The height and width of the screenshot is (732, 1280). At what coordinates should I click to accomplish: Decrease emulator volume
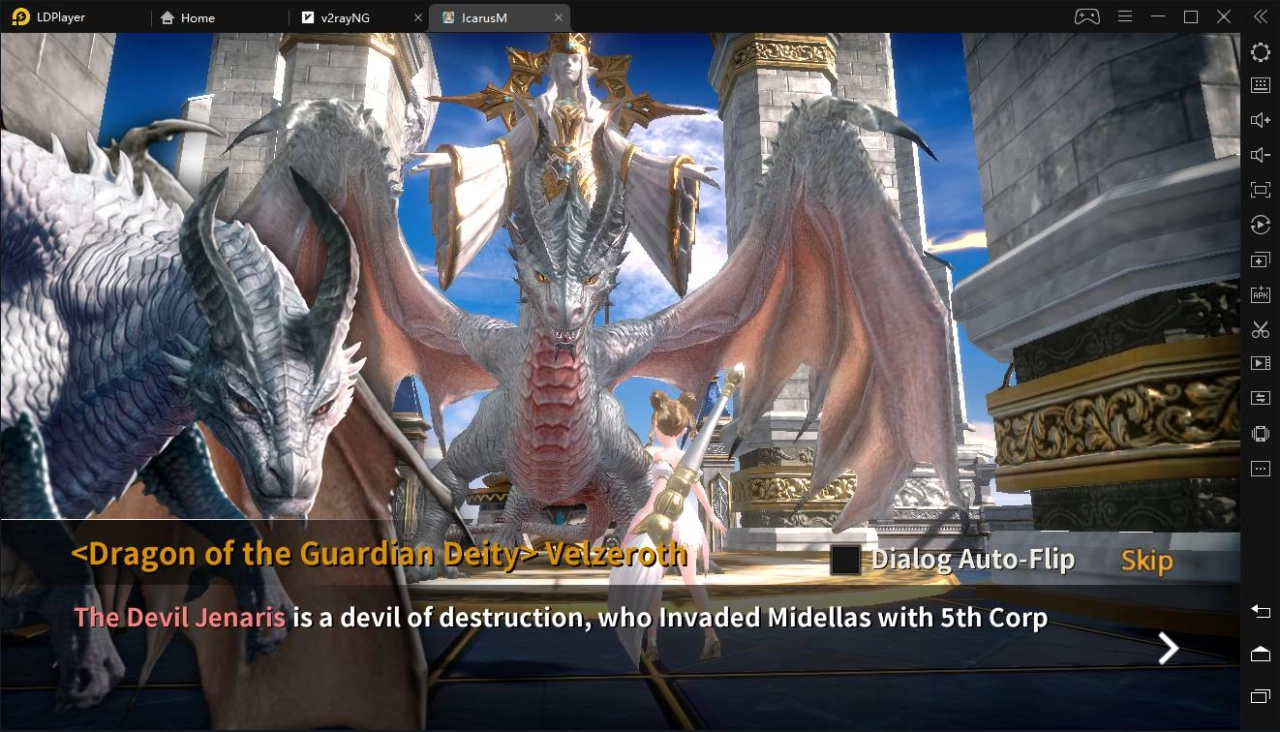pyautogui.click(x=1258, y=154)
